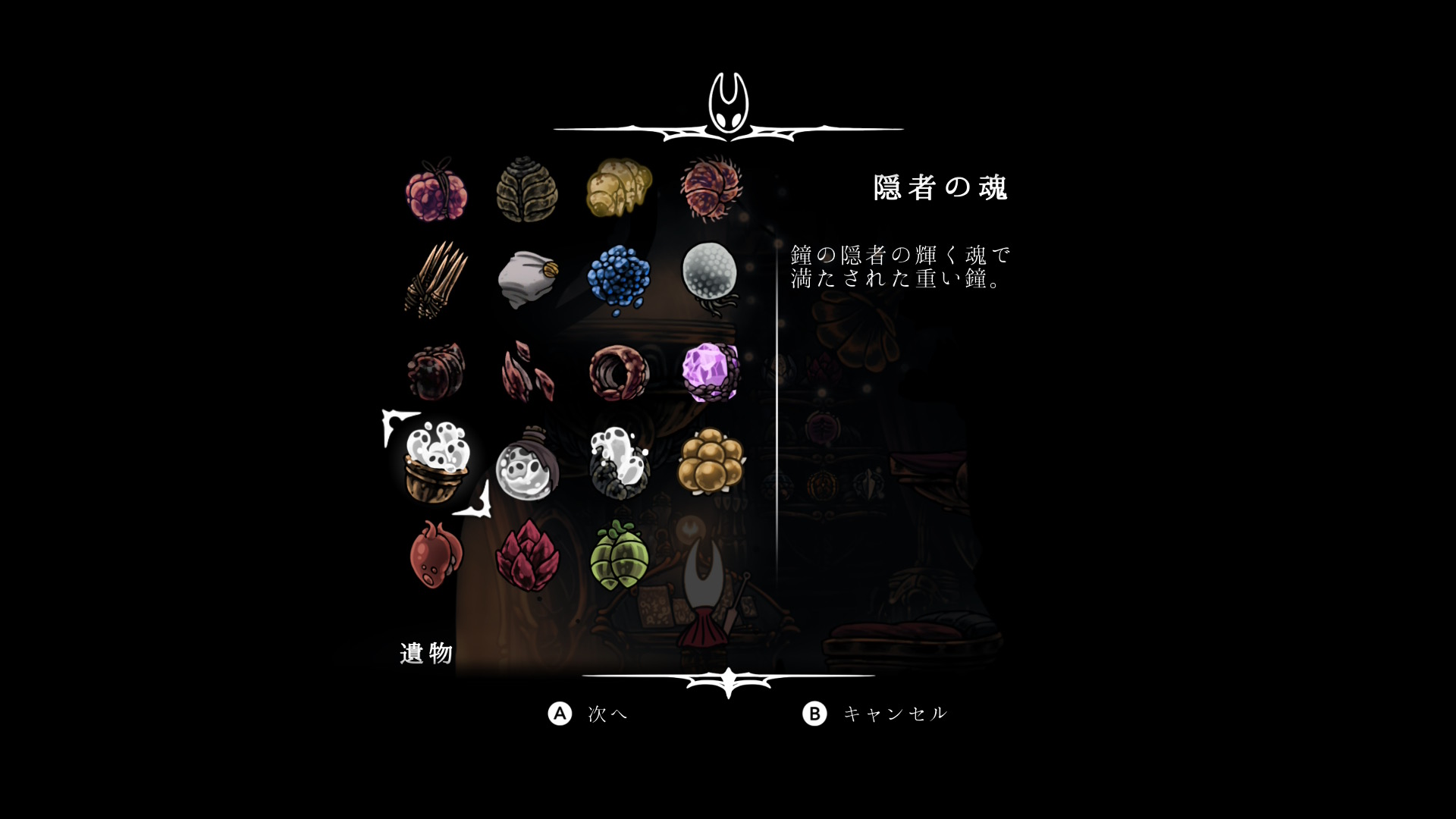This screenshot has height=819, width=1456.
Task: Choose the dark green segmented shell
Action: tap(527, 190)
